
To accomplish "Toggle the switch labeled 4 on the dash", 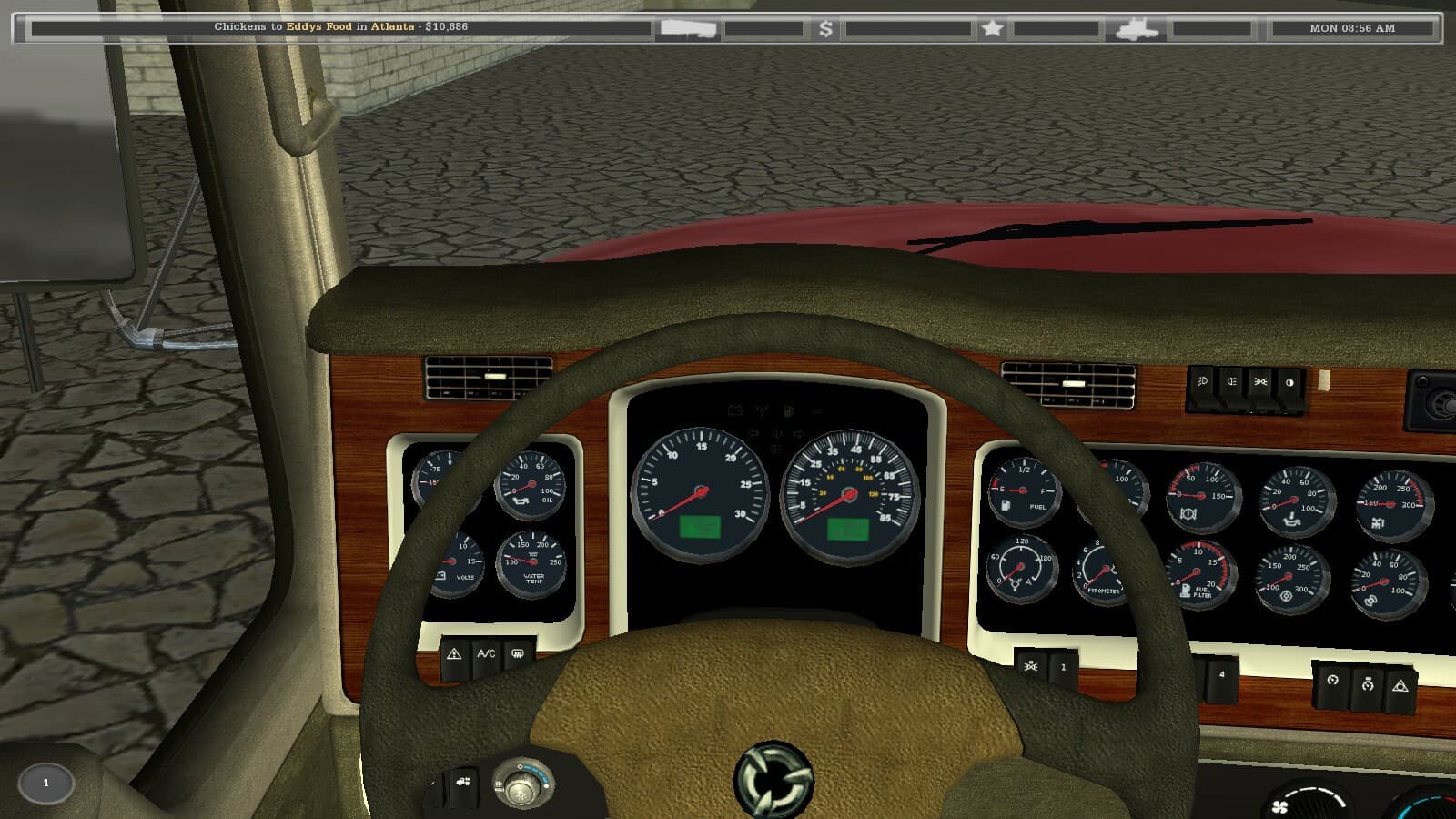I will 1219,673.
